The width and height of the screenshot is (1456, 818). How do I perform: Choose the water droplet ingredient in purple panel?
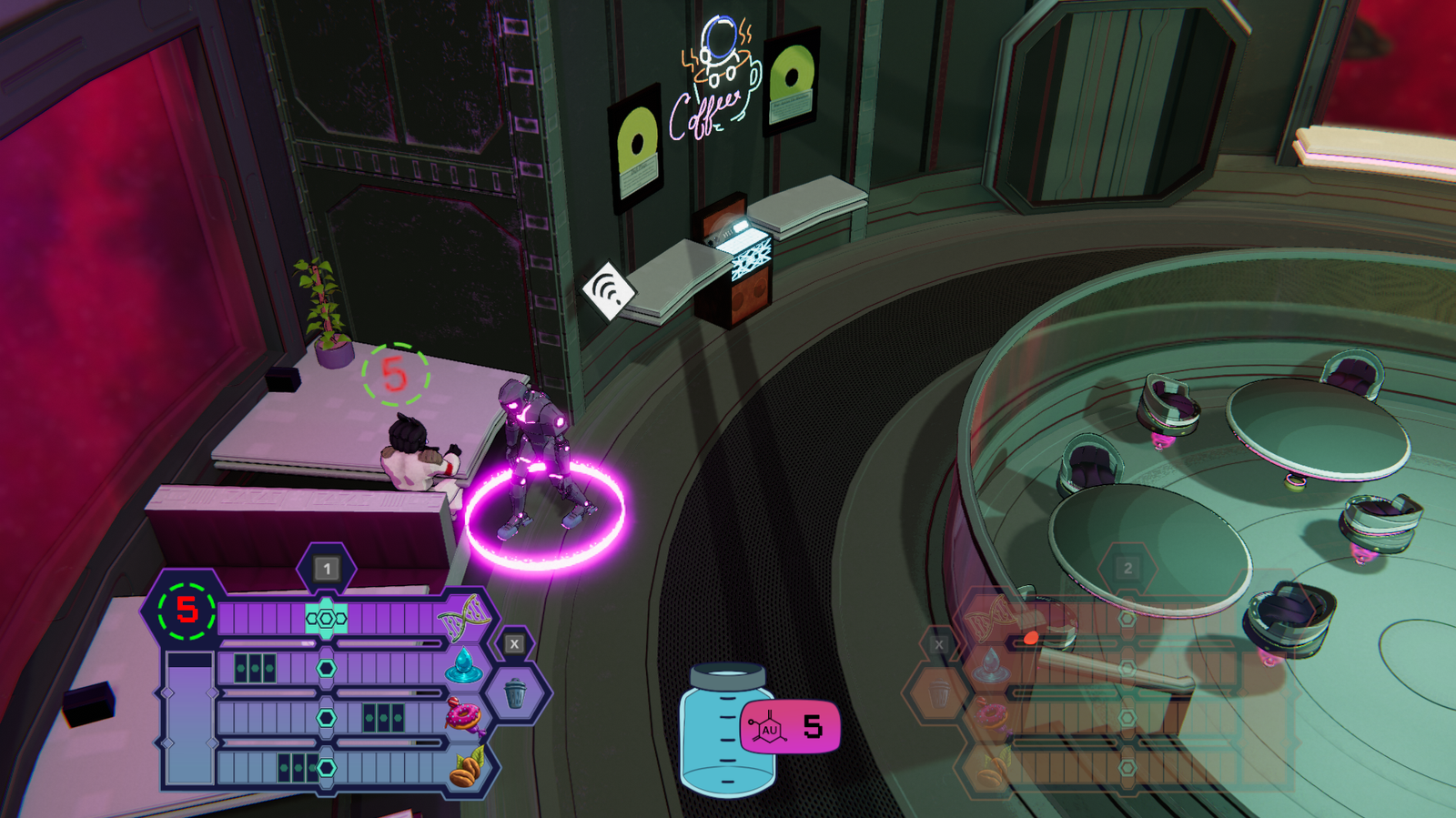463,667
